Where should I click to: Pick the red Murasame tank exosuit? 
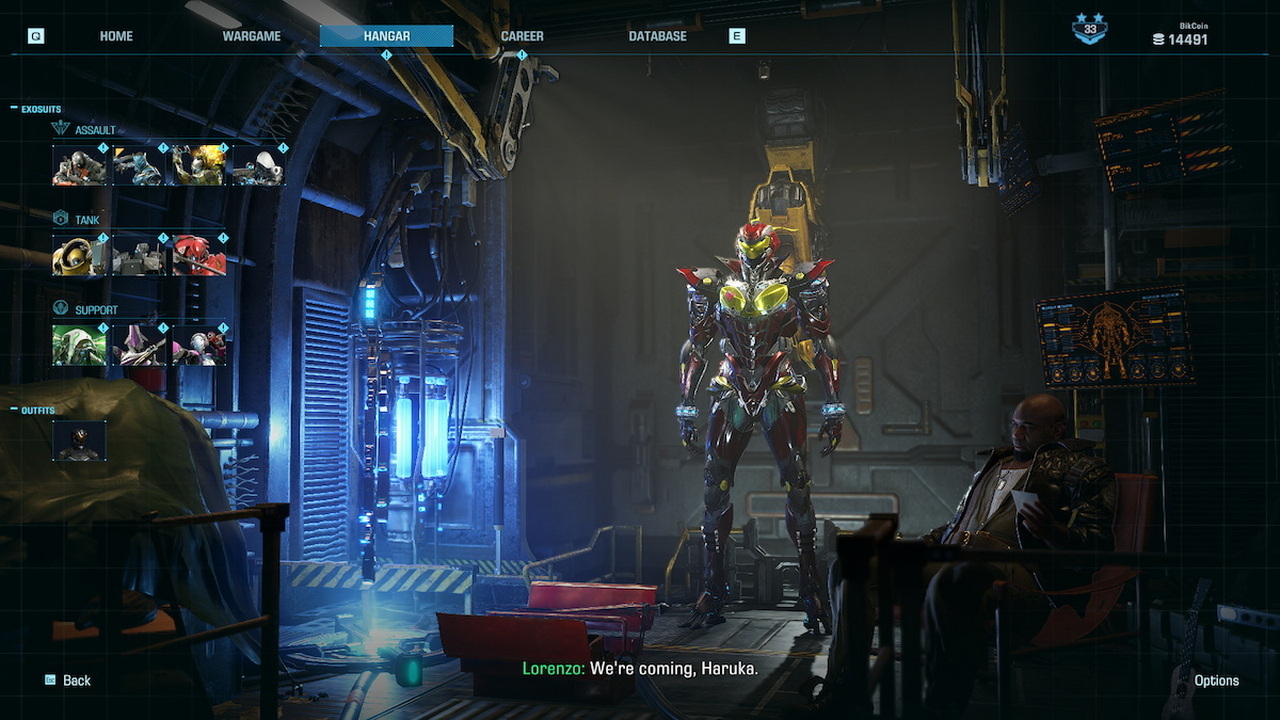199,256
